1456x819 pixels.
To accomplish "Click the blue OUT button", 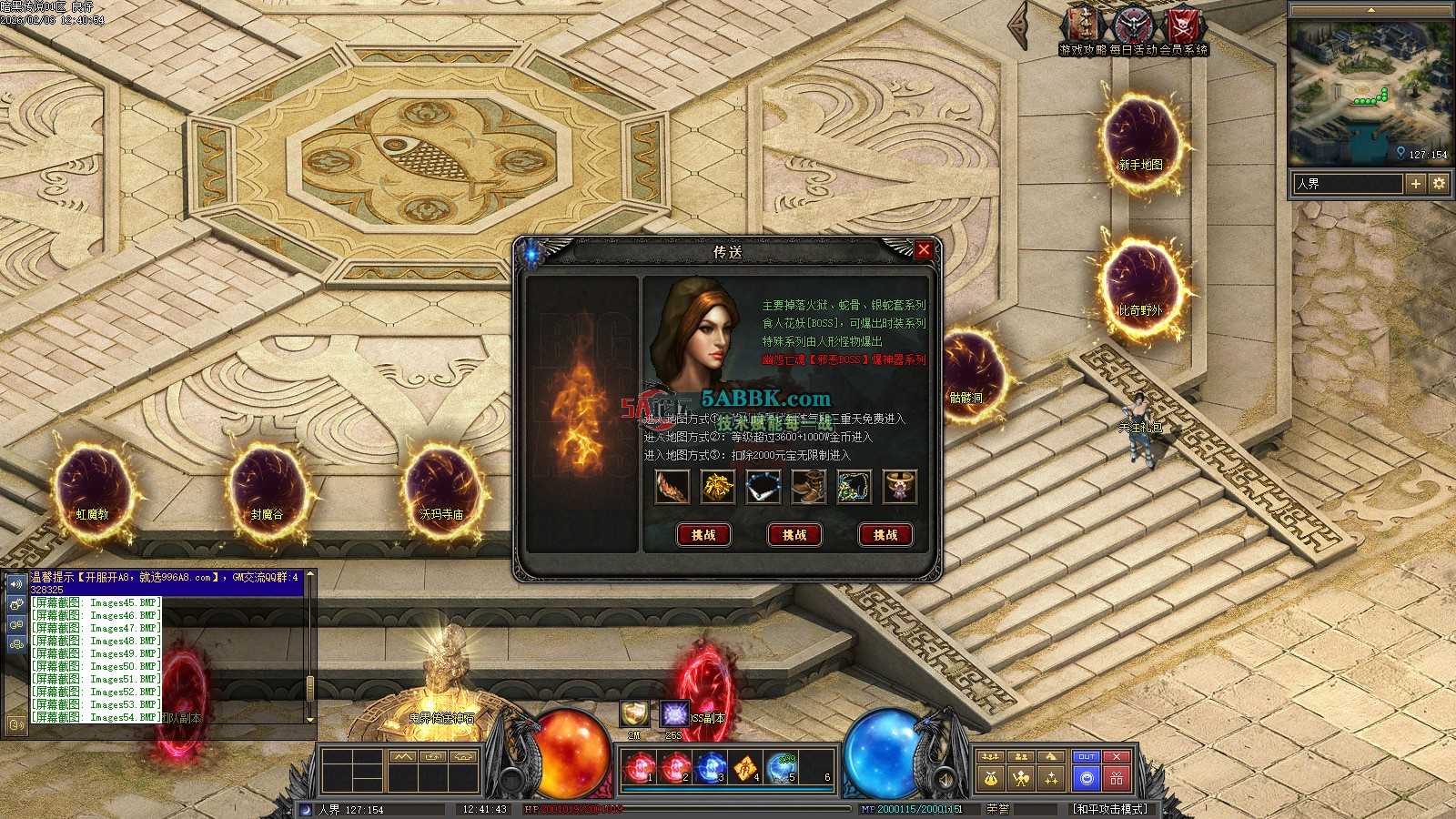I will click(x=1086, y=757).
